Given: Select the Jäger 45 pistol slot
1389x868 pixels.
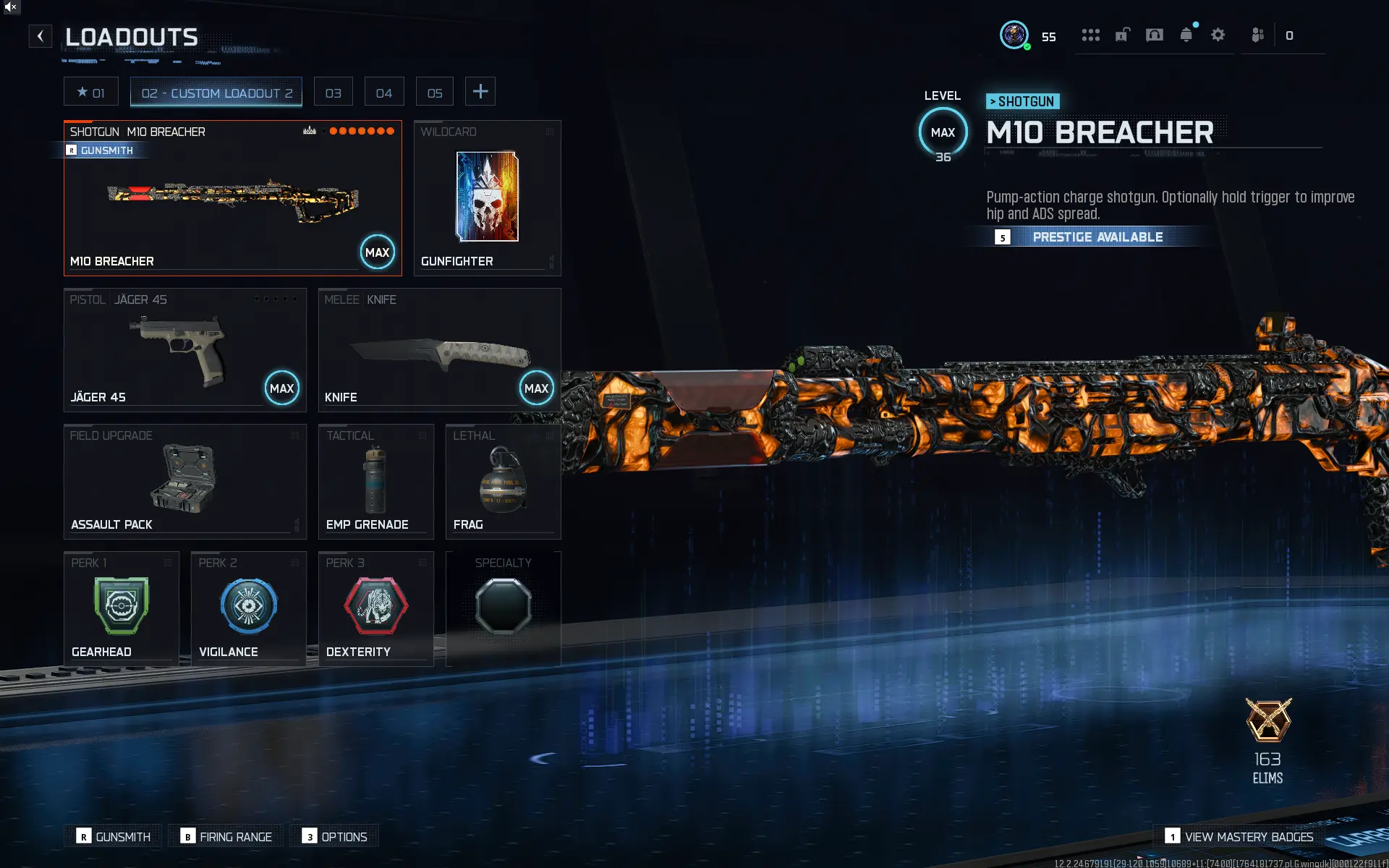Looking at the screenshot, I should [x=184, y=349].
